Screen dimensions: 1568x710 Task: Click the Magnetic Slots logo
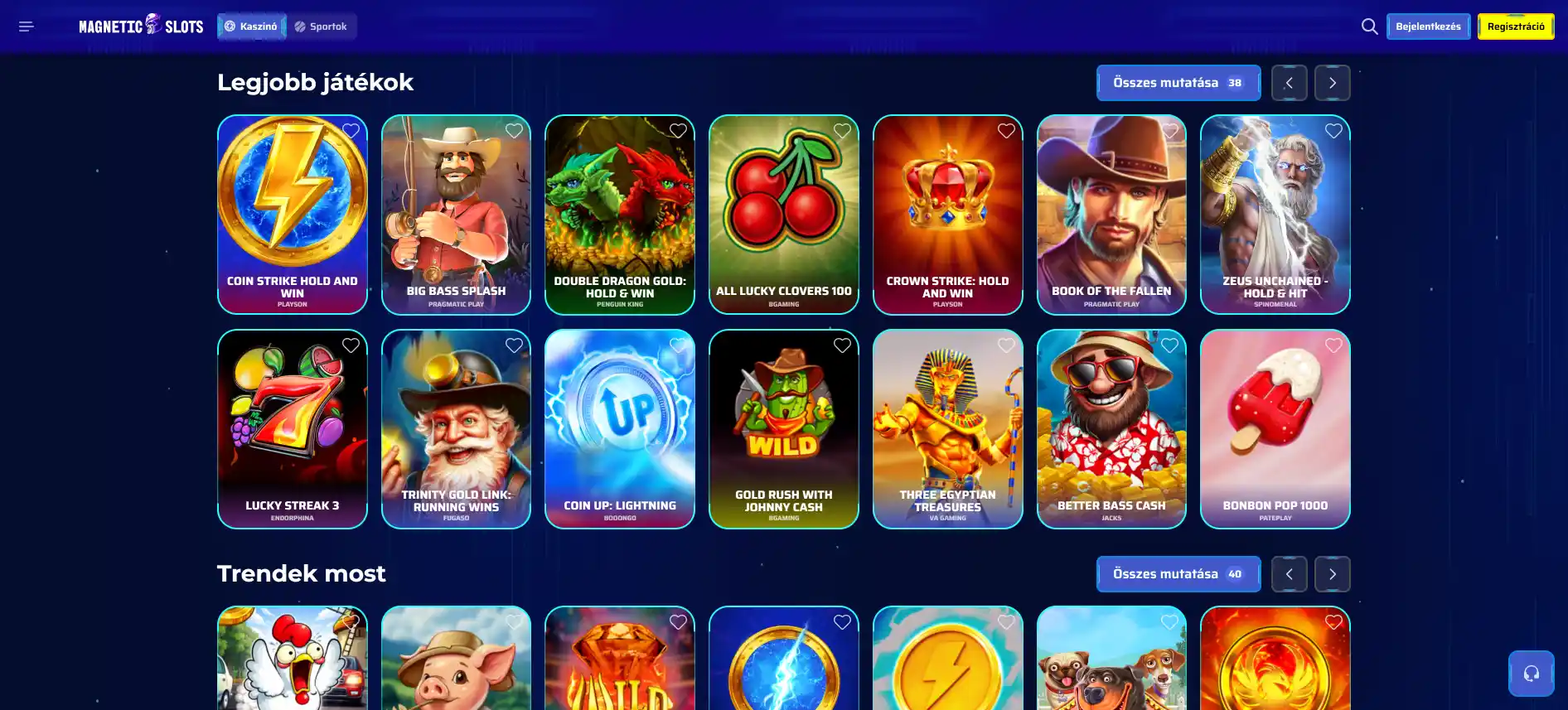[x=140, y=26]
